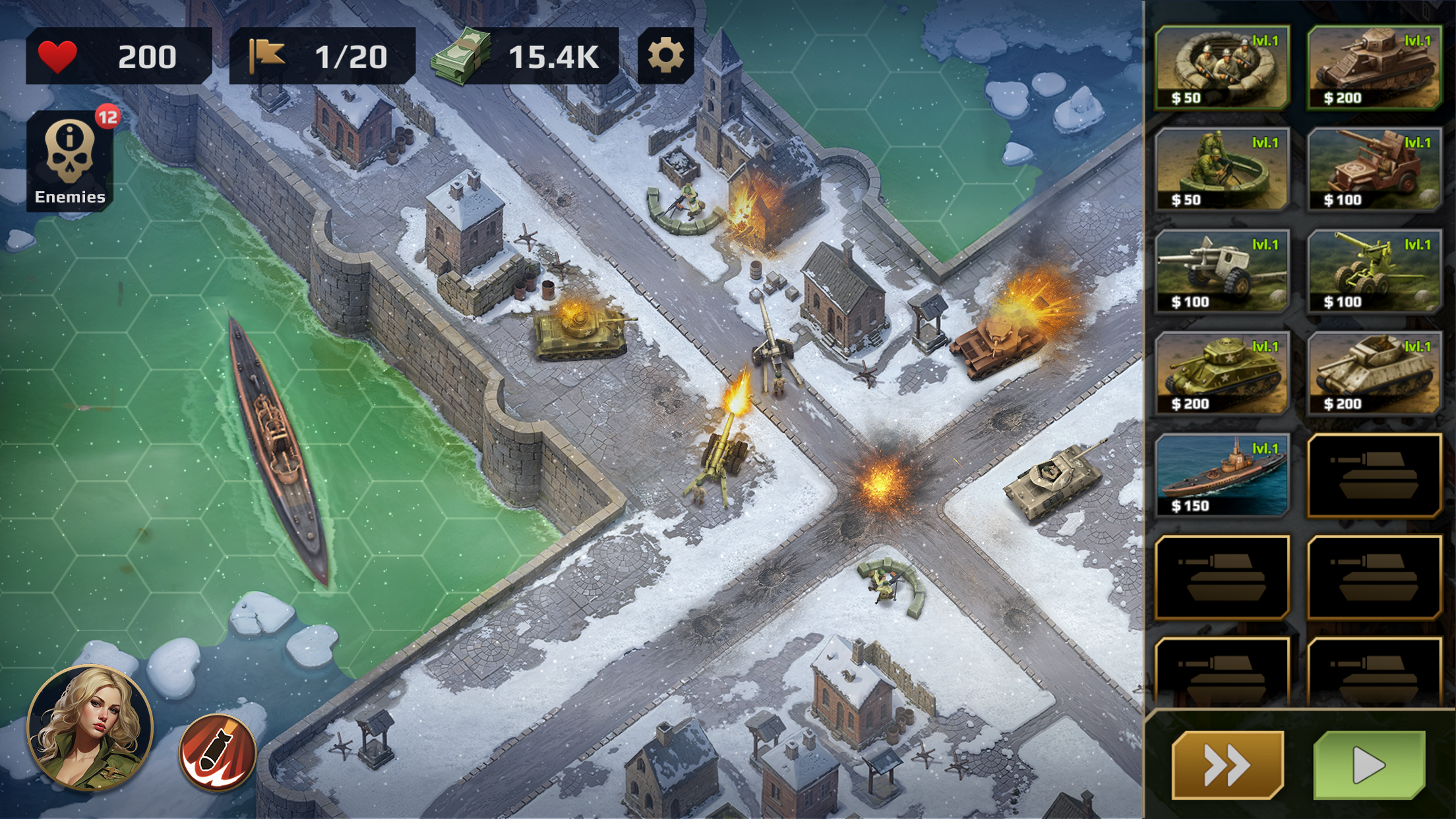Choose the $200 tan tank destroyer

pyautogui.click(x=1374, y=373)
